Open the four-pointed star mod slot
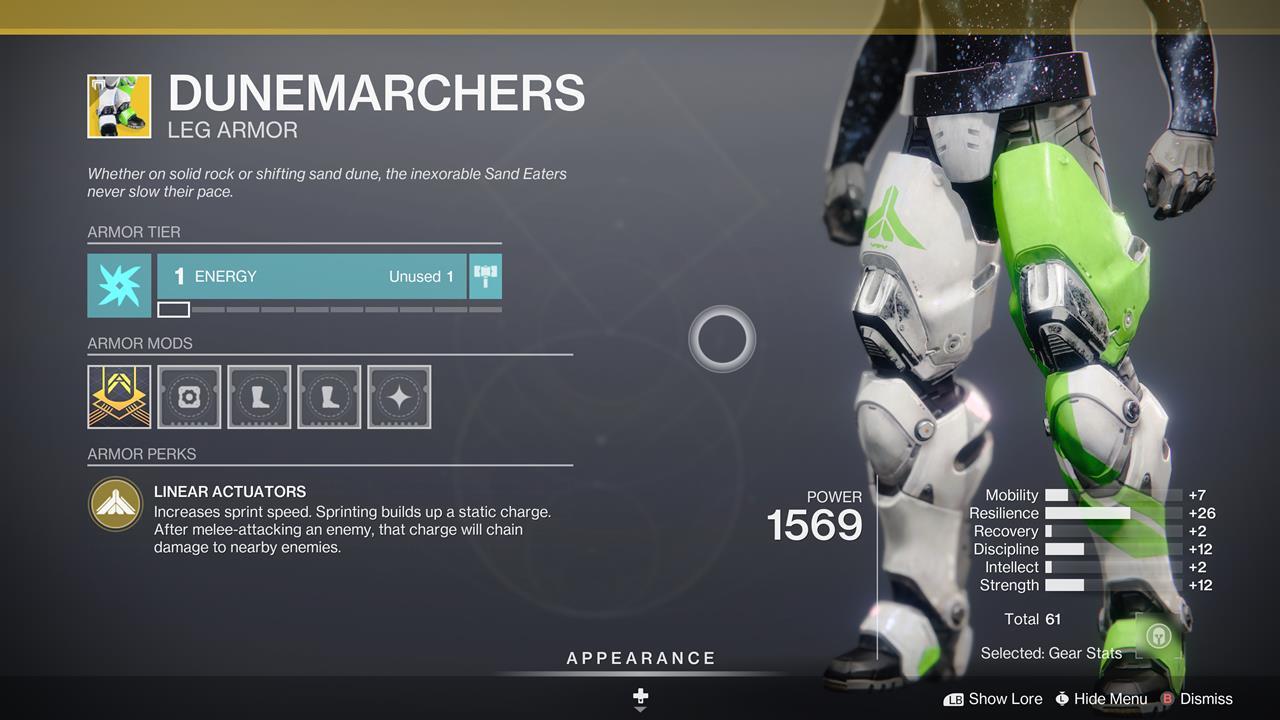This screenshot has height=720, width=1280. coord(399,397)
